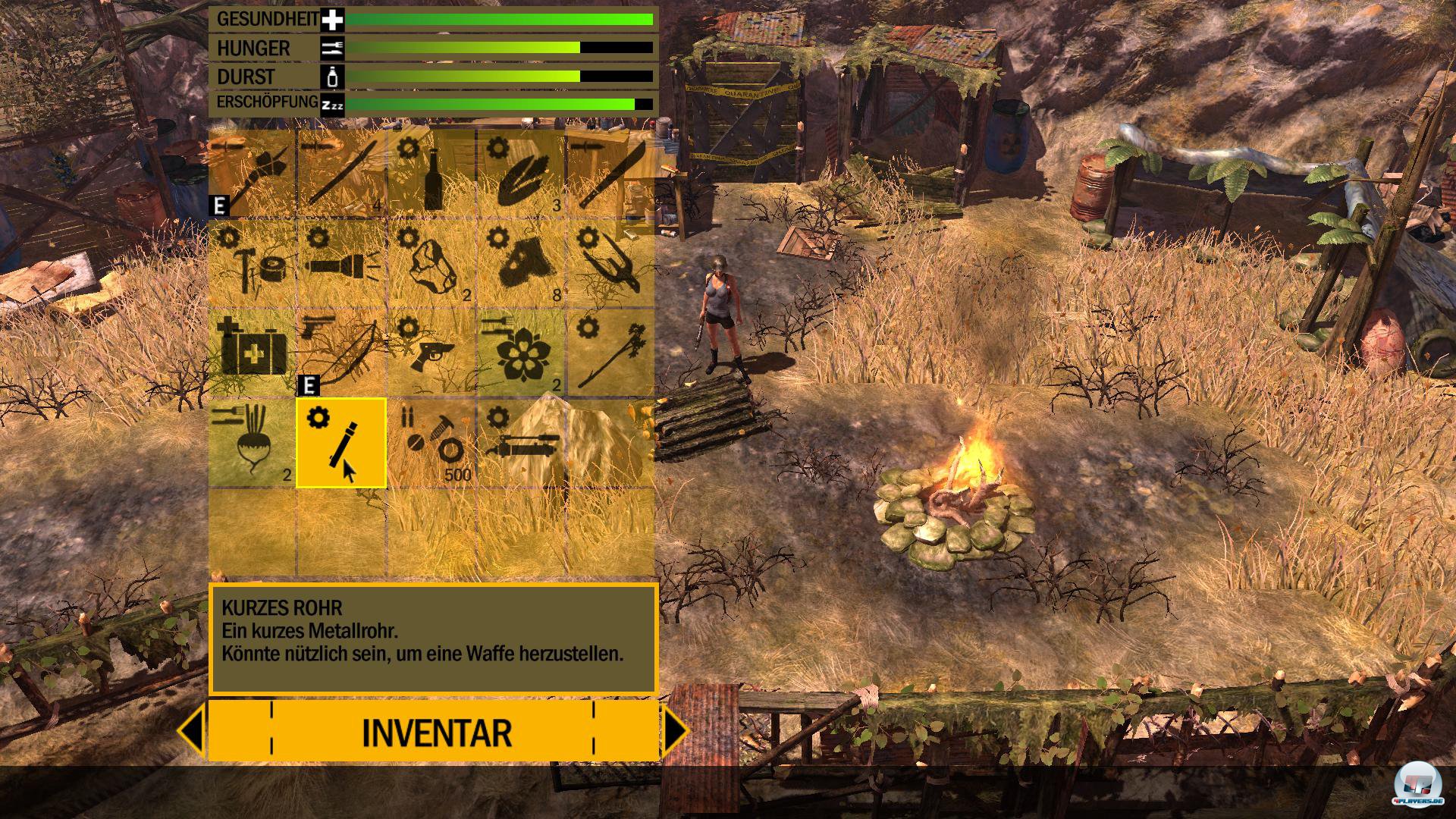Click the rock item slot
Viewport: 1456px width, 819px height.
click(431, 264)
